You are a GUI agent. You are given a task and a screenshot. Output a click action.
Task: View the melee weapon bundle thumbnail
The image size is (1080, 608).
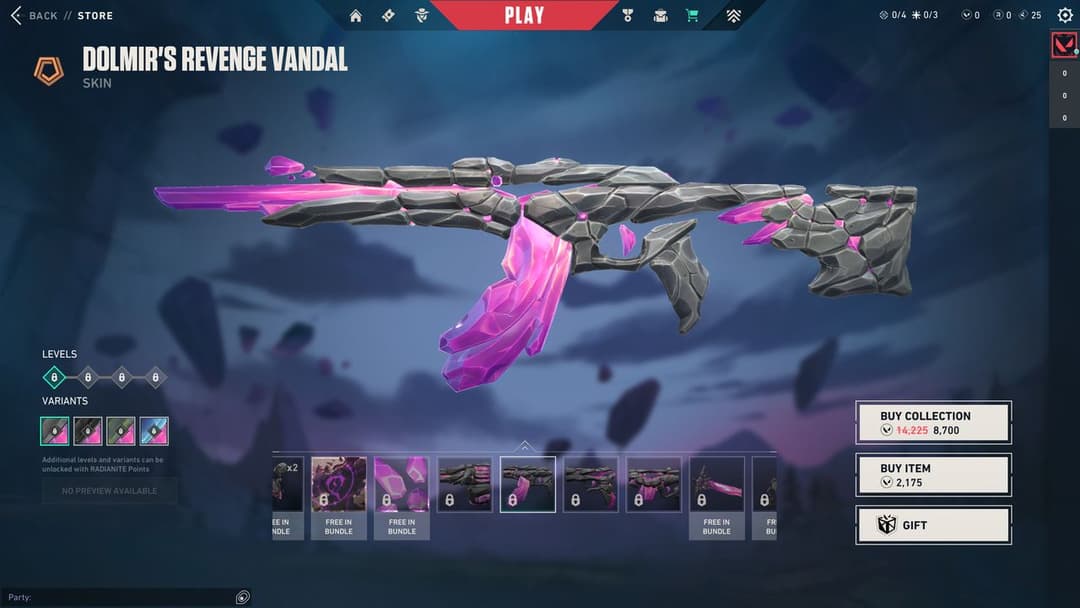click(717, 485)
